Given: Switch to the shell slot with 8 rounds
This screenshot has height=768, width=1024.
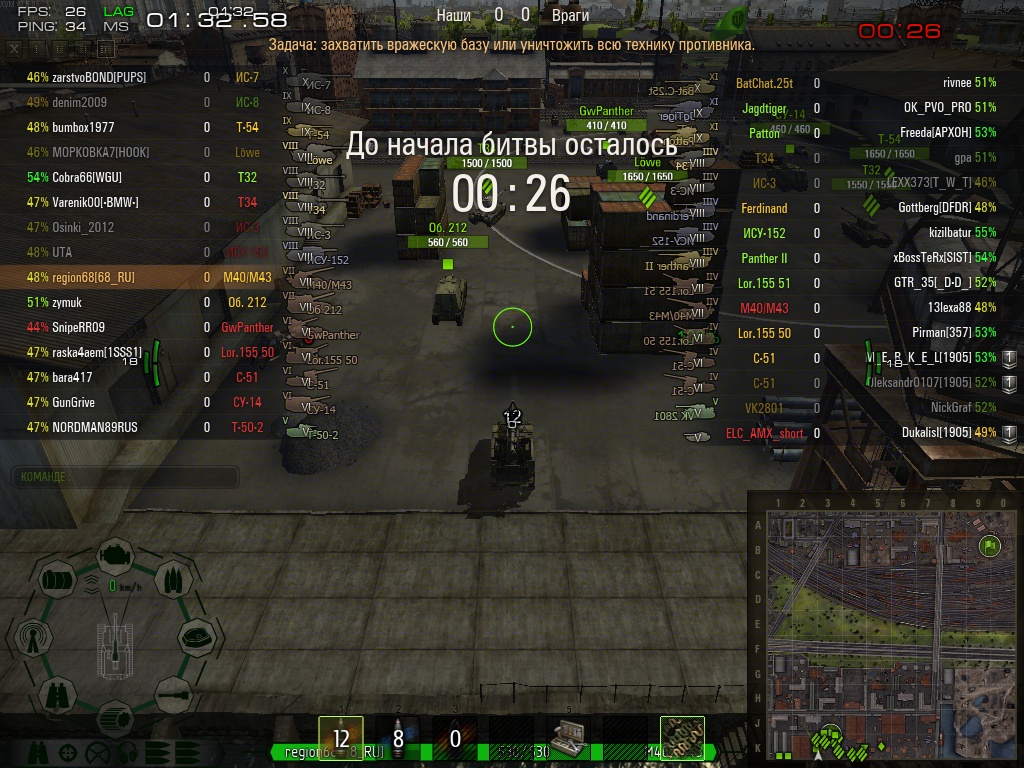Looking at the screenshot, I should (397, 738).
